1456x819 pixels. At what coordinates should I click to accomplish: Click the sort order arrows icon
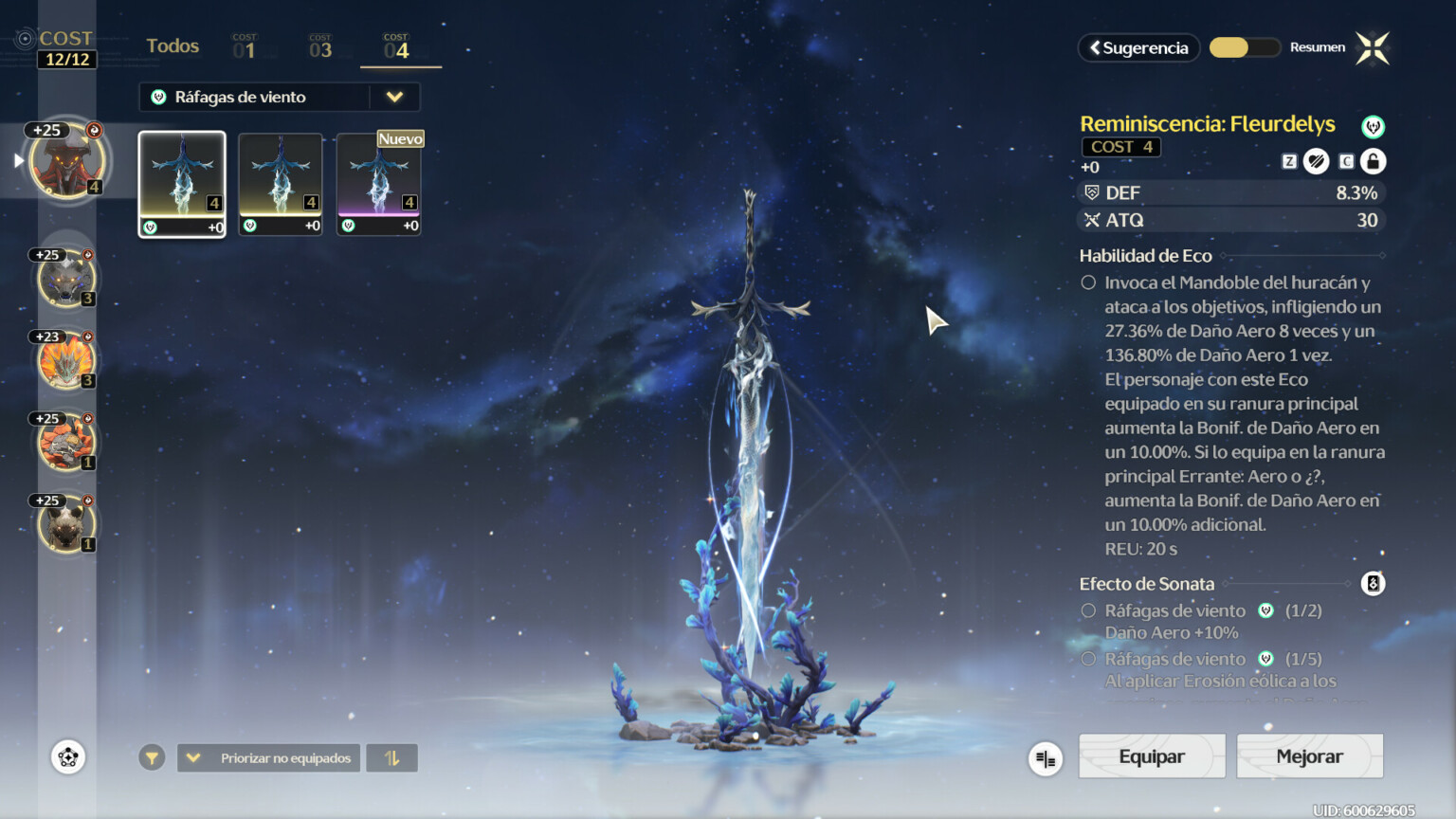[x=391, y=757]
